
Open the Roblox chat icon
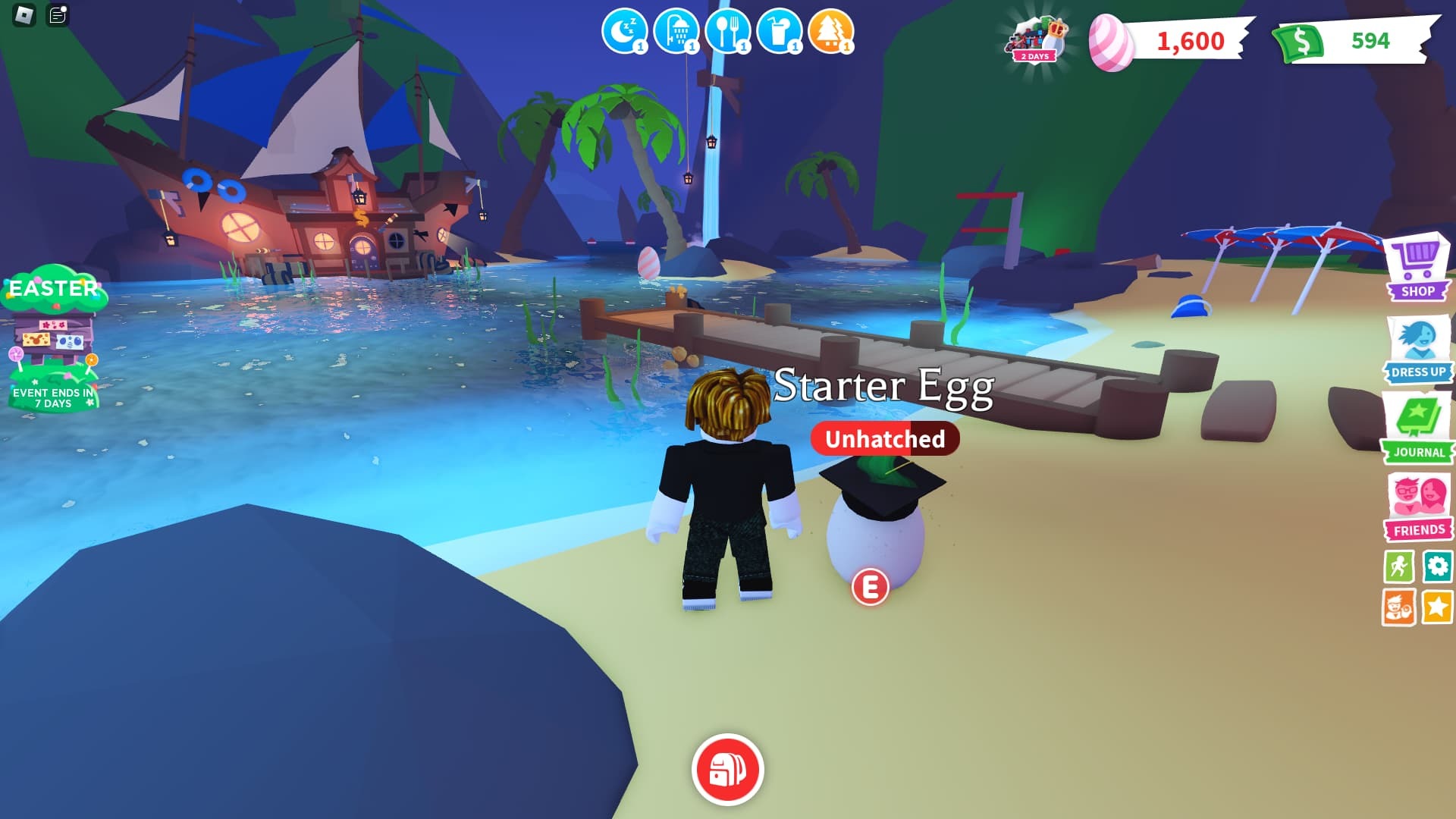pos(58,14)
